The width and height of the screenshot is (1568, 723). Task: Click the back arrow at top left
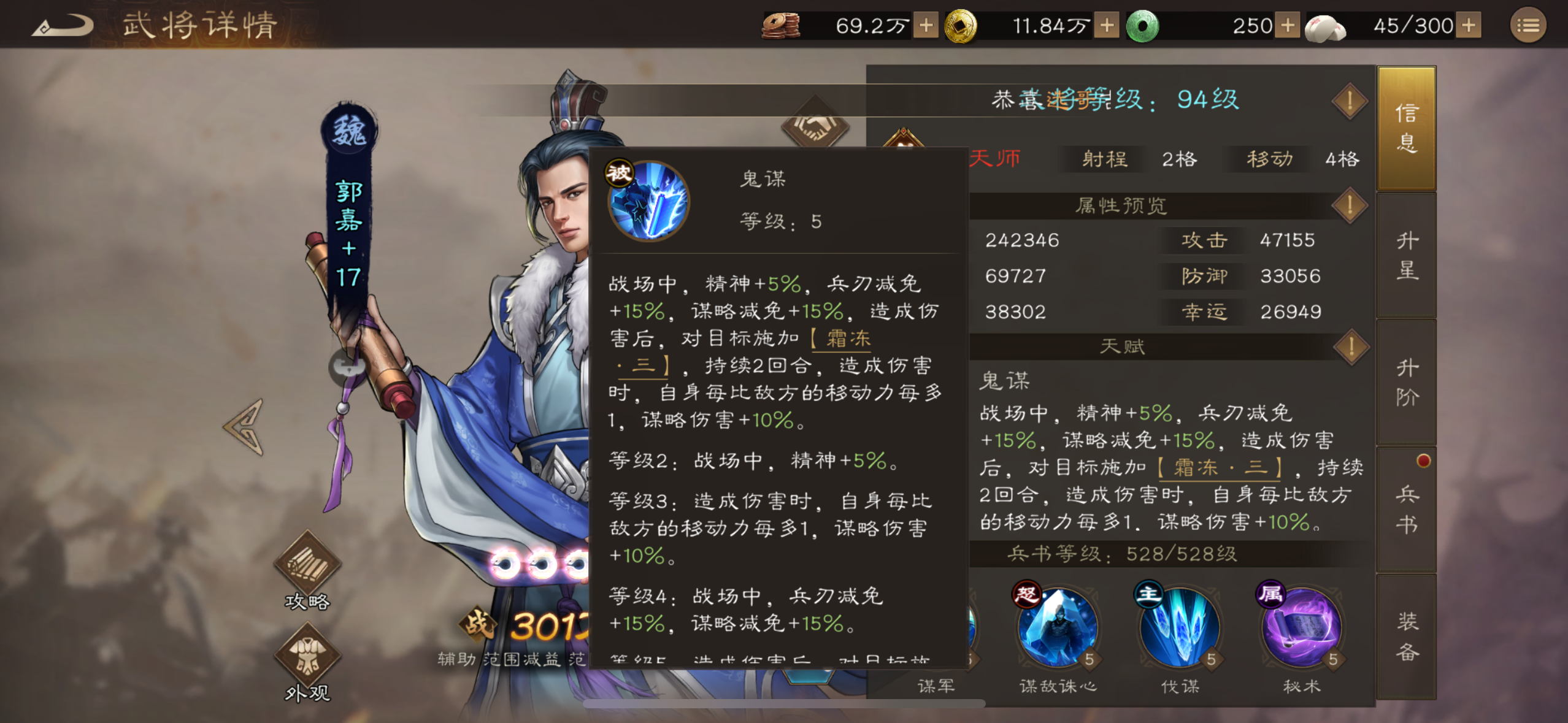[61, 23]
